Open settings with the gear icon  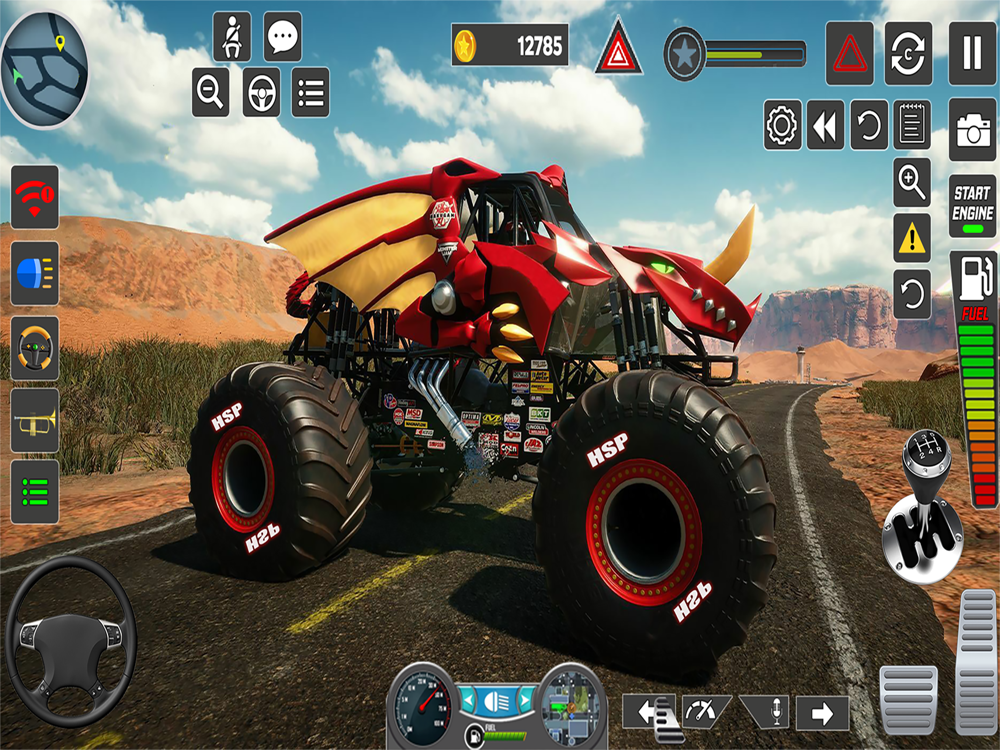point(782,125)
